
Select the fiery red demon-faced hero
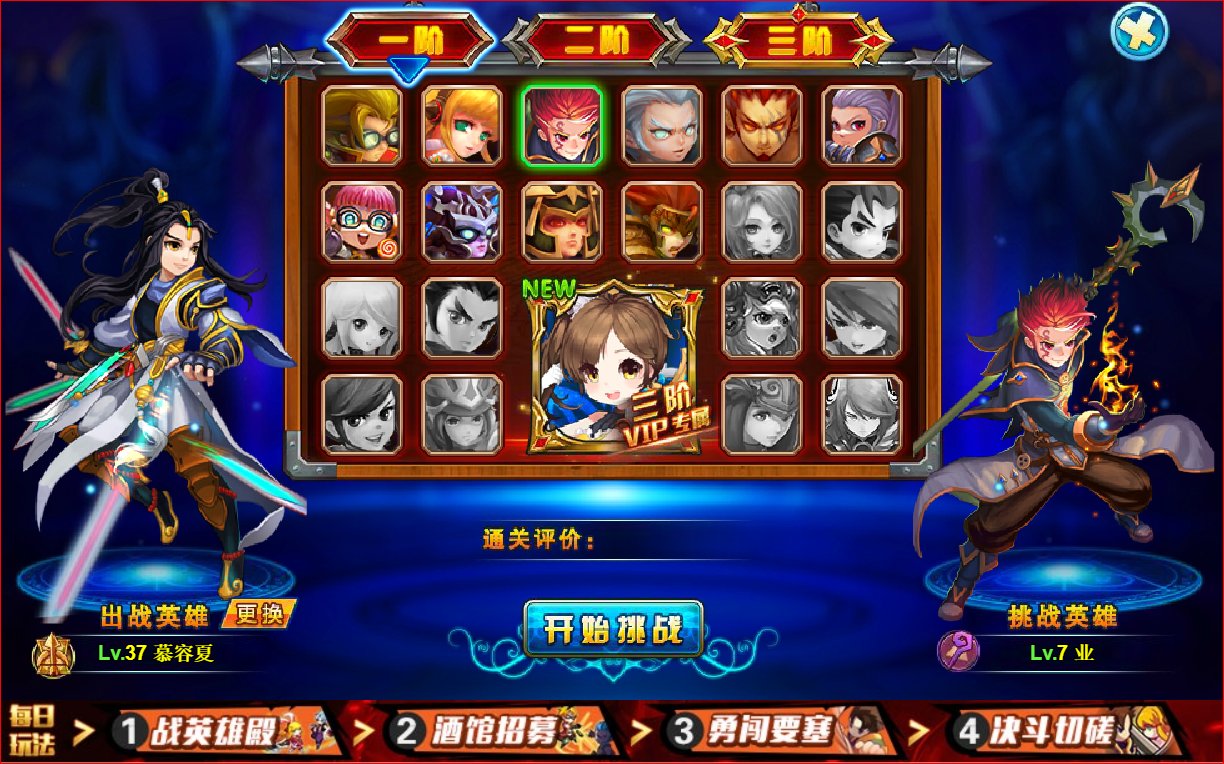[762, 125]
